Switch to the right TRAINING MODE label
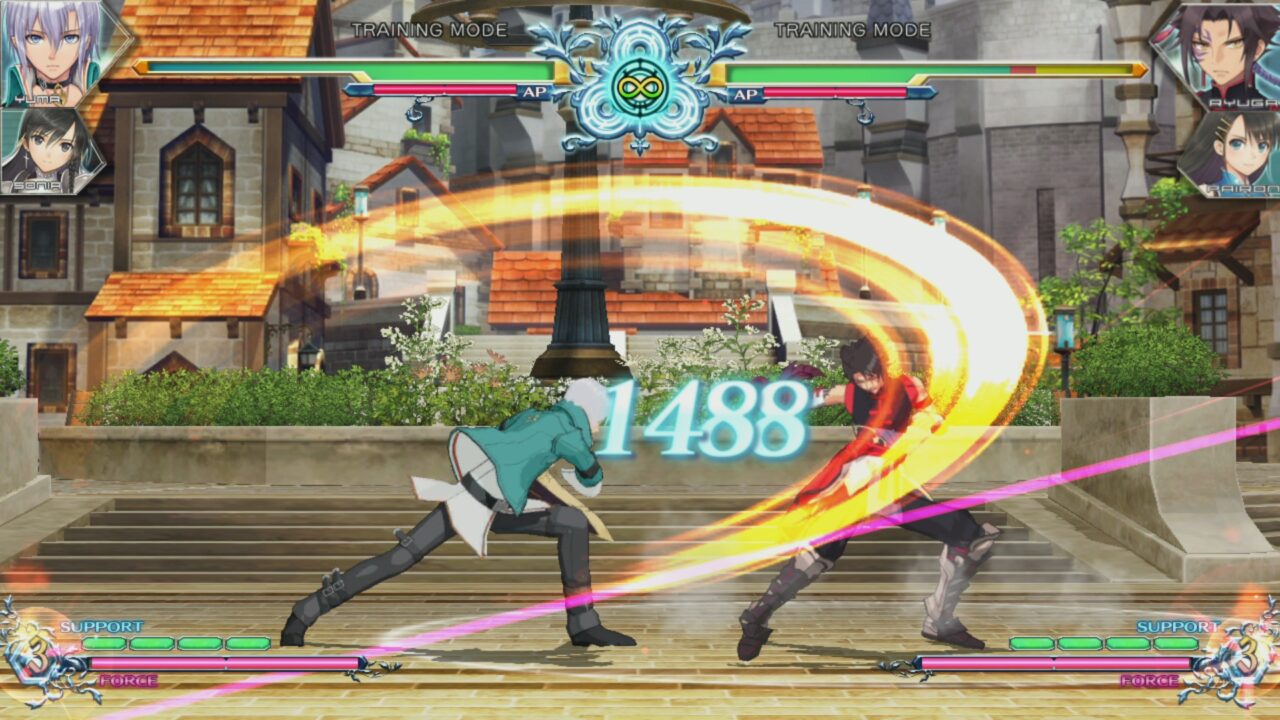The image size is (1280, 720). (854, 30)
